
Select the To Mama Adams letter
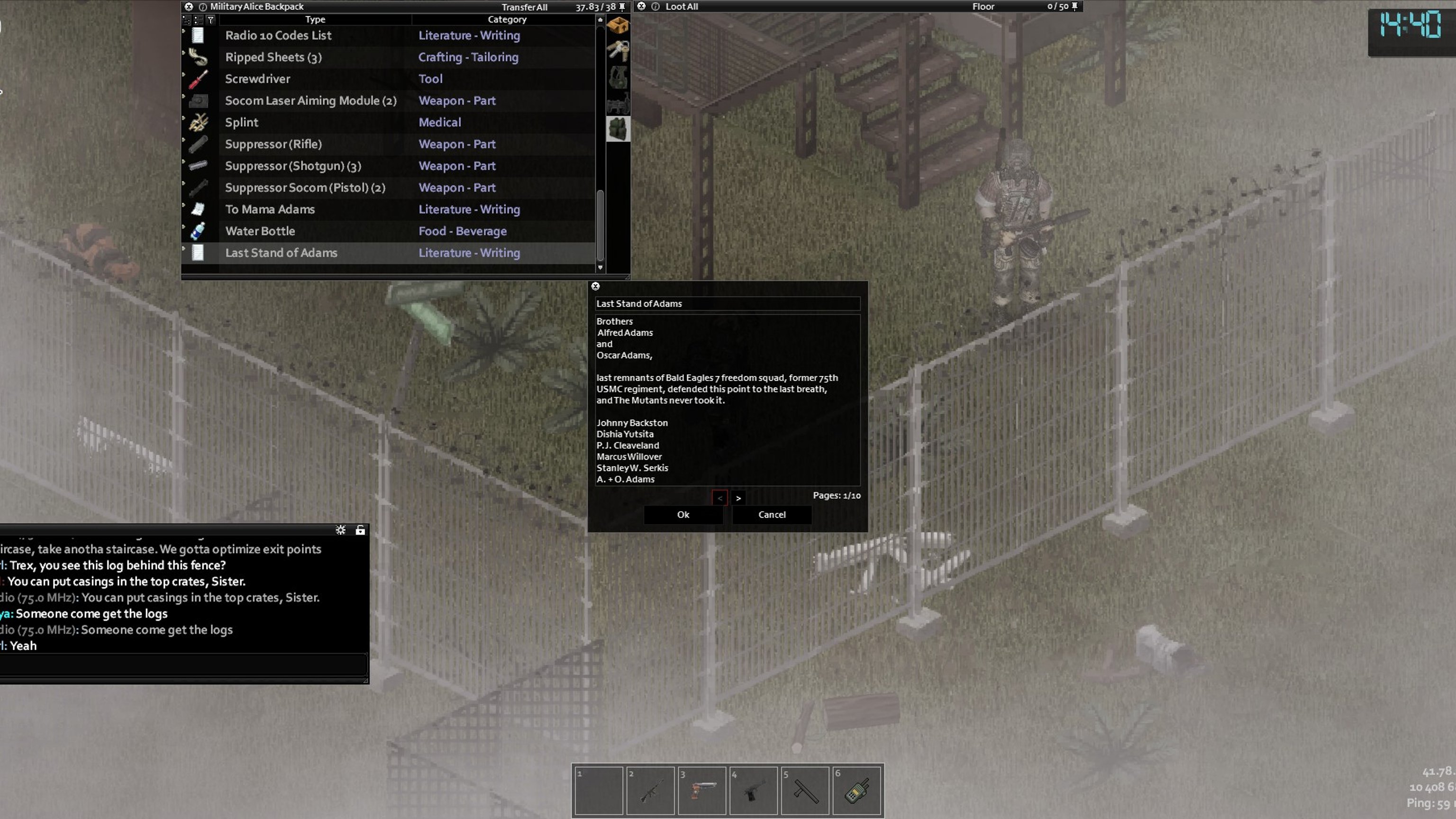270,209
